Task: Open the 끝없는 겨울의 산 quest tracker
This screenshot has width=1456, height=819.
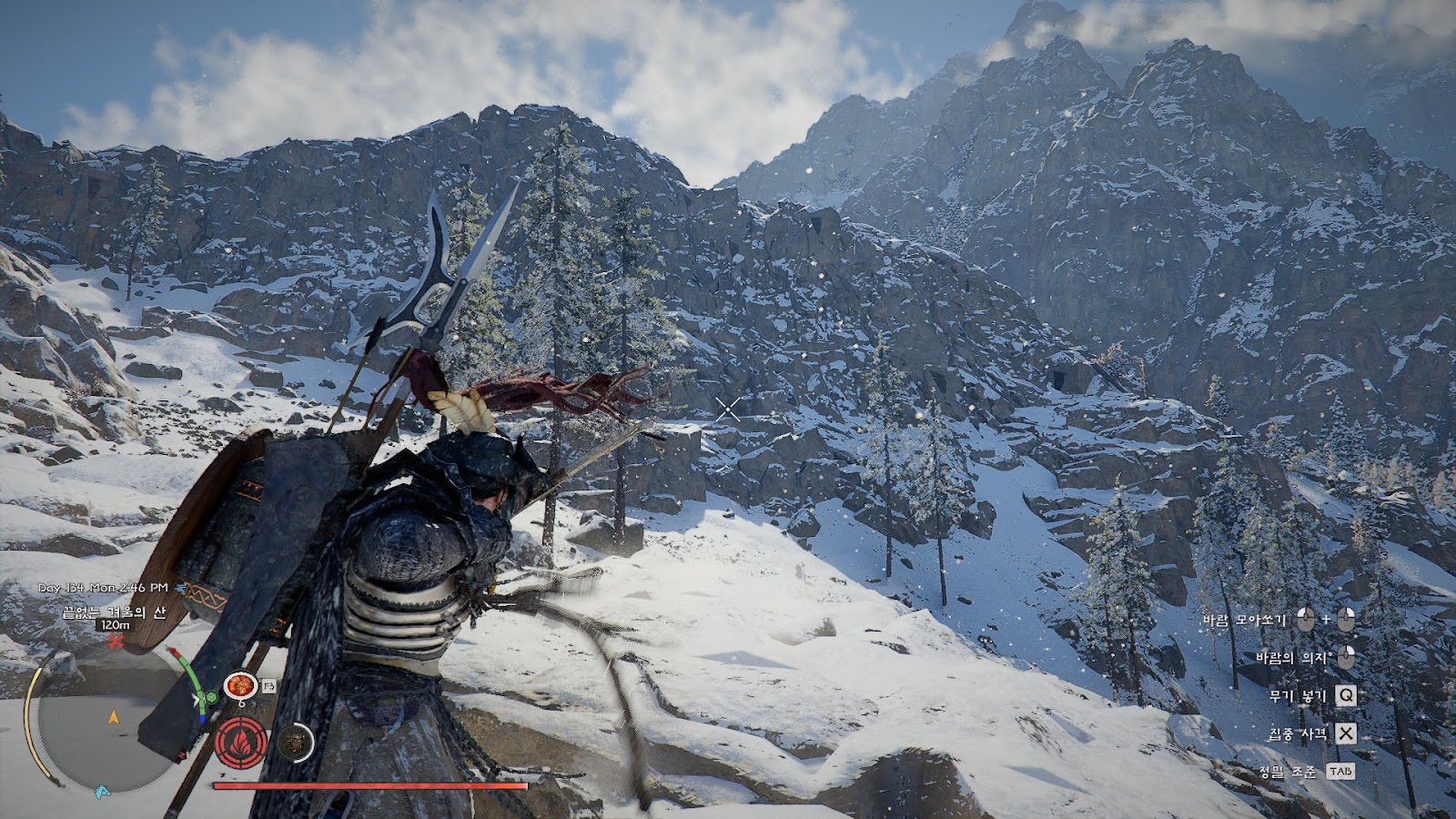Action: tap(115, 612)
